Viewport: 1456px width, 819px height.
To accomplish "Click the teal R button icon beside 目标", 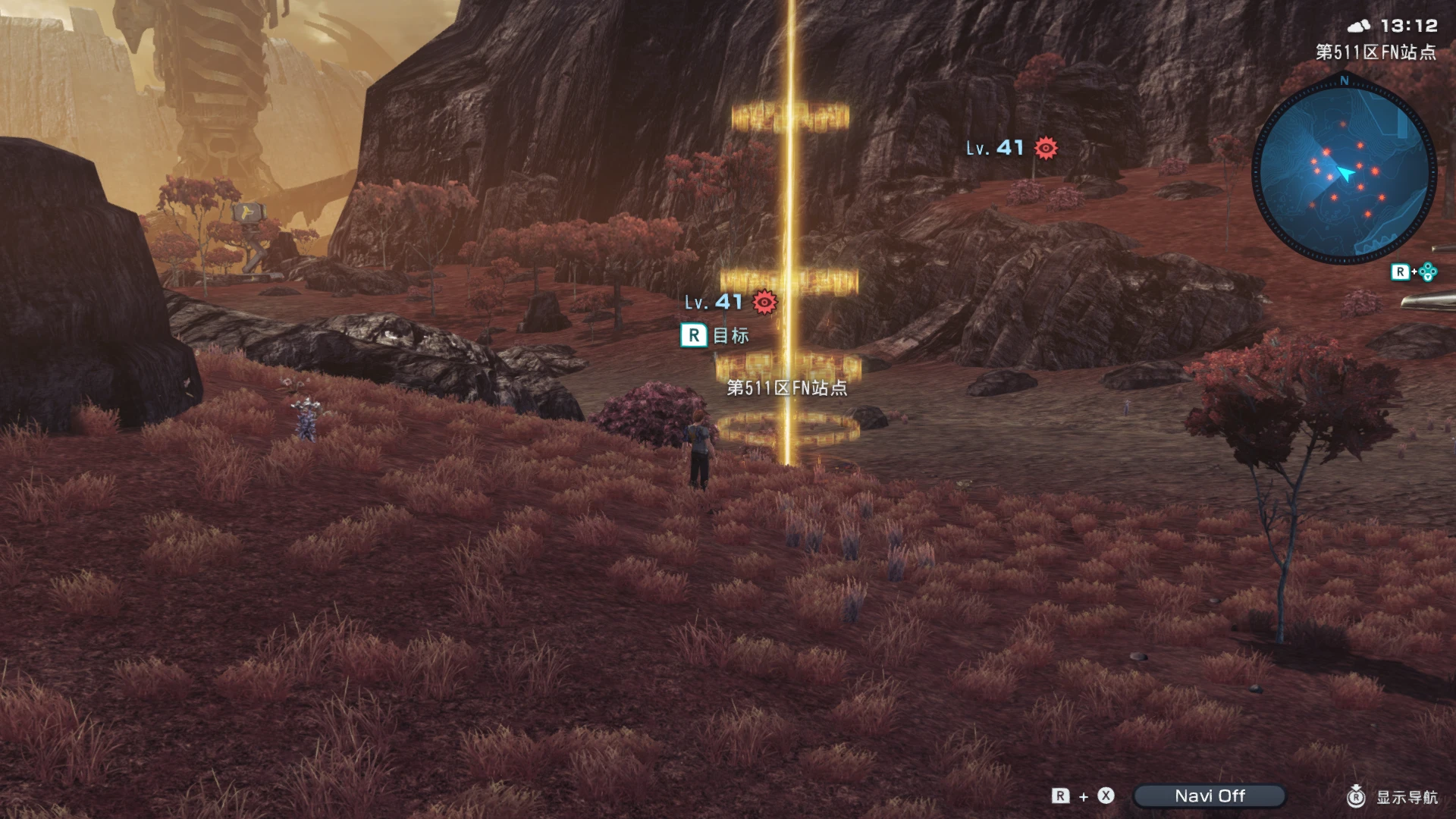I will (692, 334).
